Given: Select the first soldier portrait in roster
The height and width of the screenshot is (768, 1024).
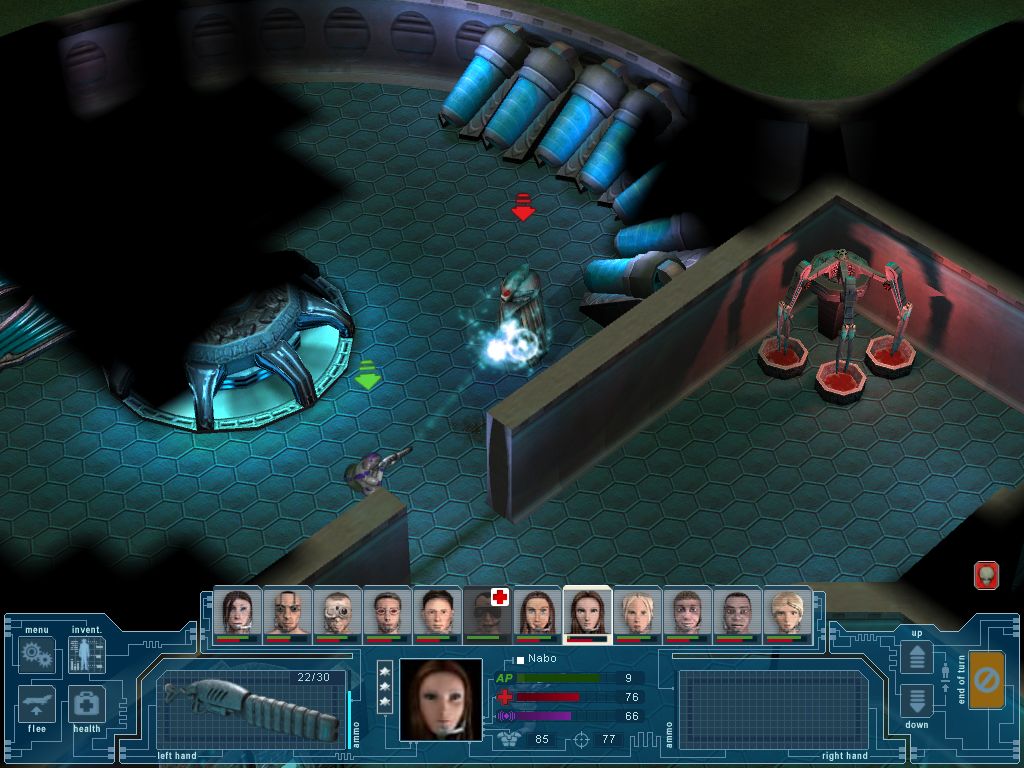Looking at the screenshot, I should coord(237,612).
